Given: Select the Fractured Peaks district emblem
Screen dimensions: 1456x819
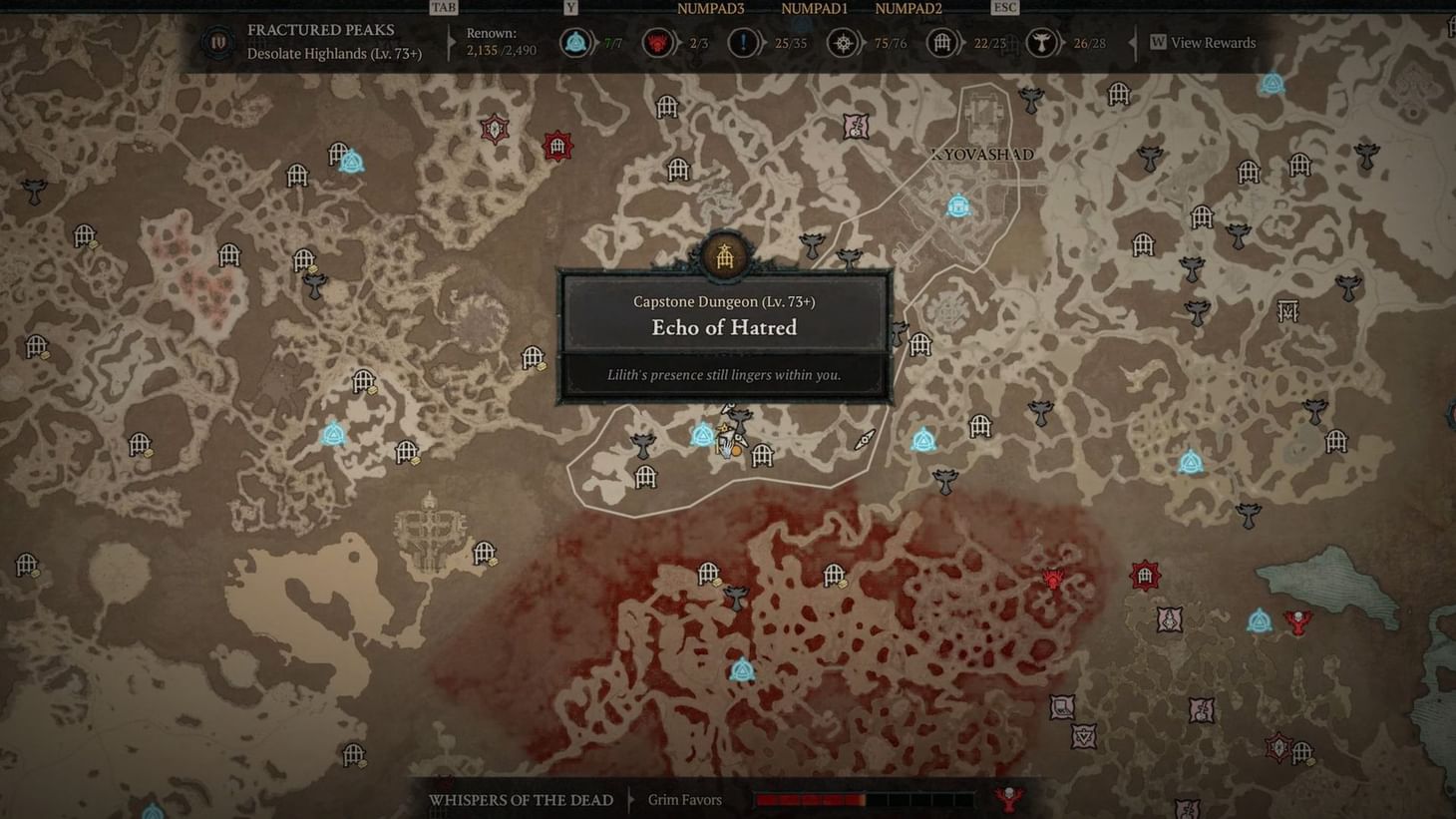Looking at the screenshot, I should coord(217,42).
